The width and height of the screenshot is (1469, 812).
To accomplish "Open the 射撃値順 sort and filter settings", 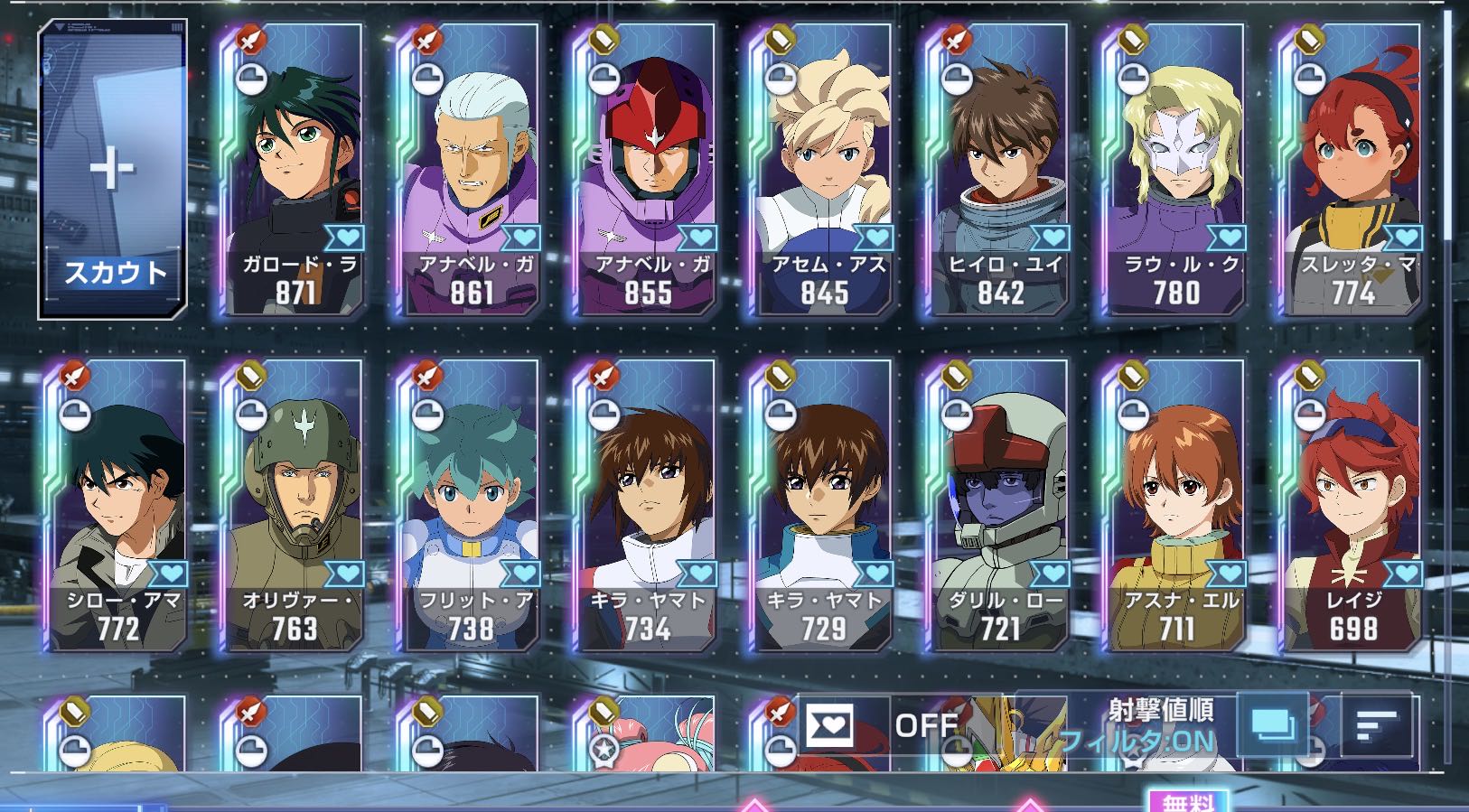I will [1138, 724].
